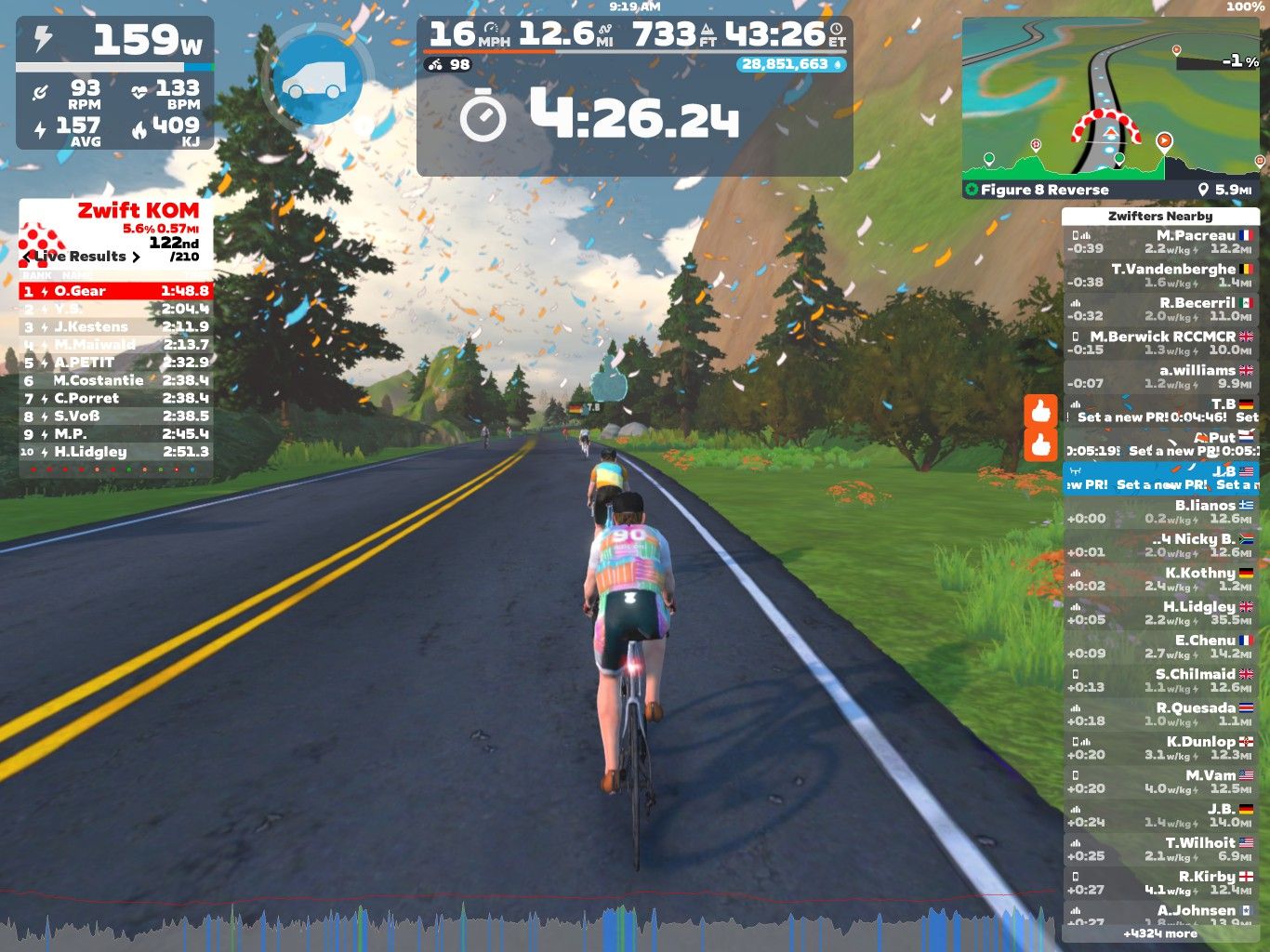Choose K.Dunlop from nearby riders

1160,747
